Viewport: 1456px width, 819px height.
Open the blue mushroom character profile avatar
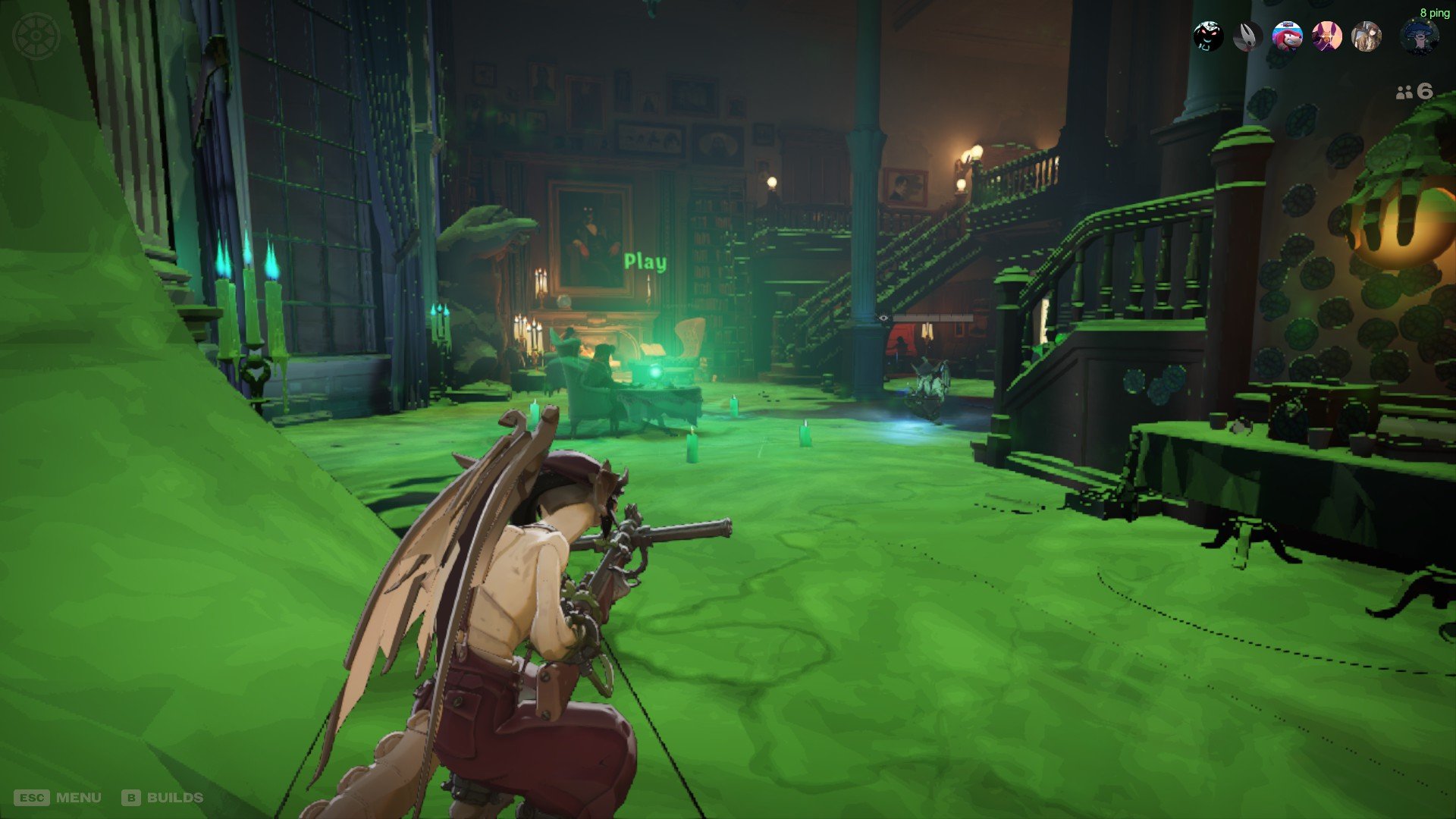coord(1420,36)
